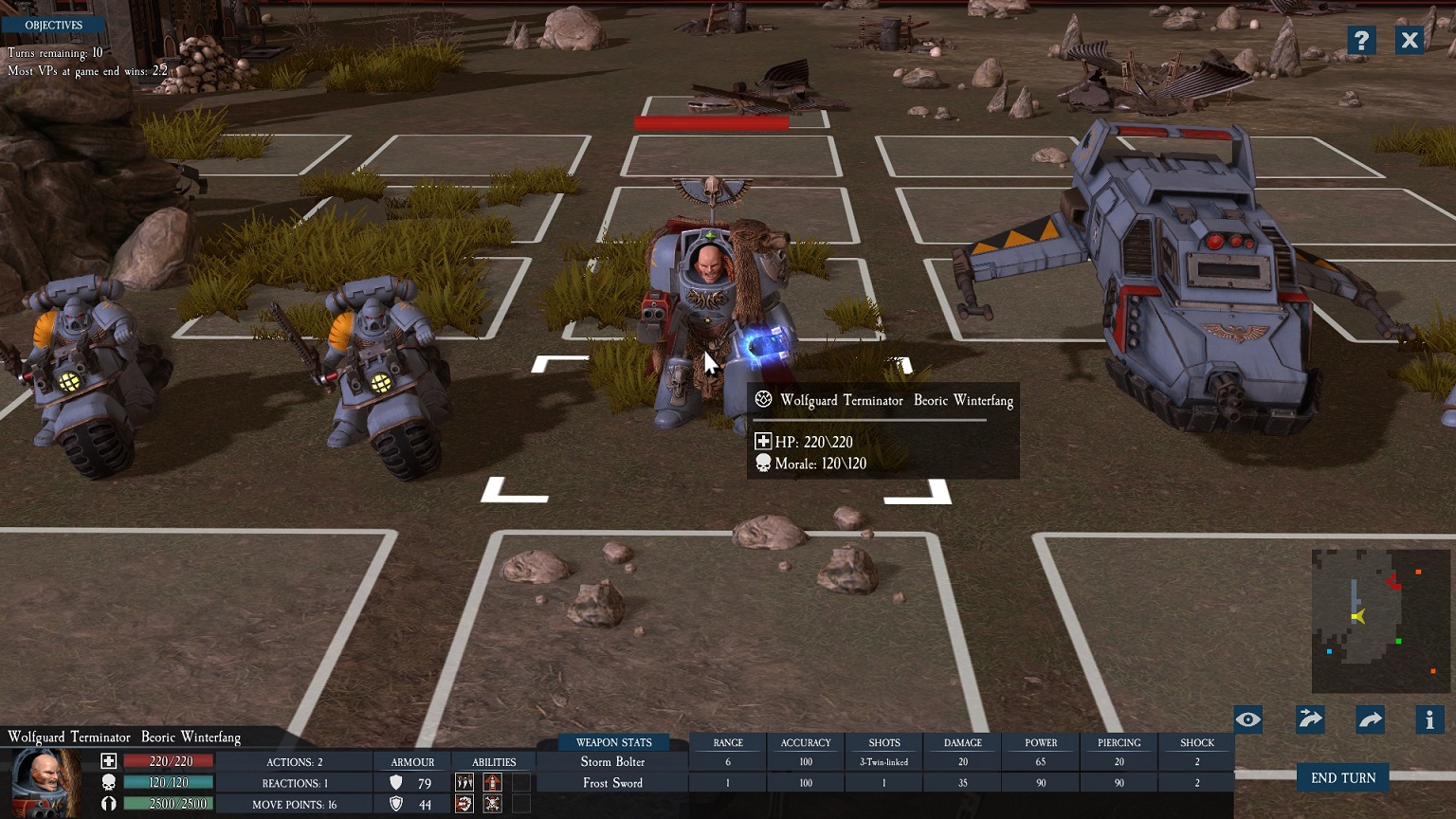Image resolution: width=1456 pixels, height=819 pixels.
Task: Select the Storm Bolter weapon row
Action: (612, 762)
